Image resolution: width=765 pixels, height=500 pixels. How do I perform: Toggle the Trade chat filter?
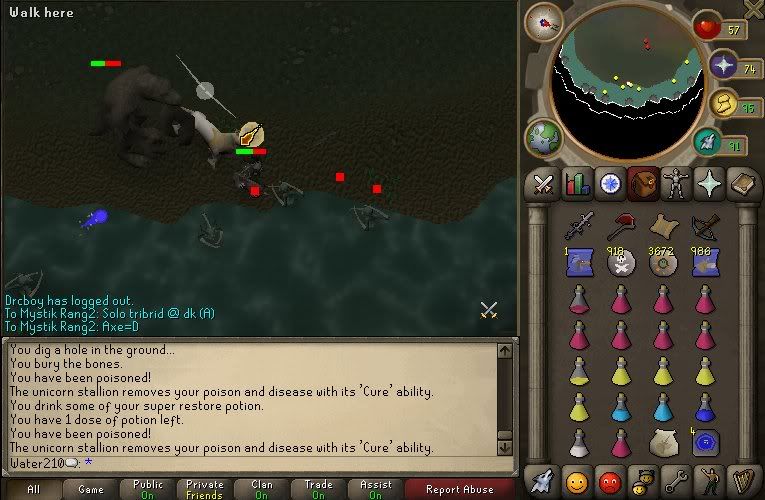pos(319,489)
